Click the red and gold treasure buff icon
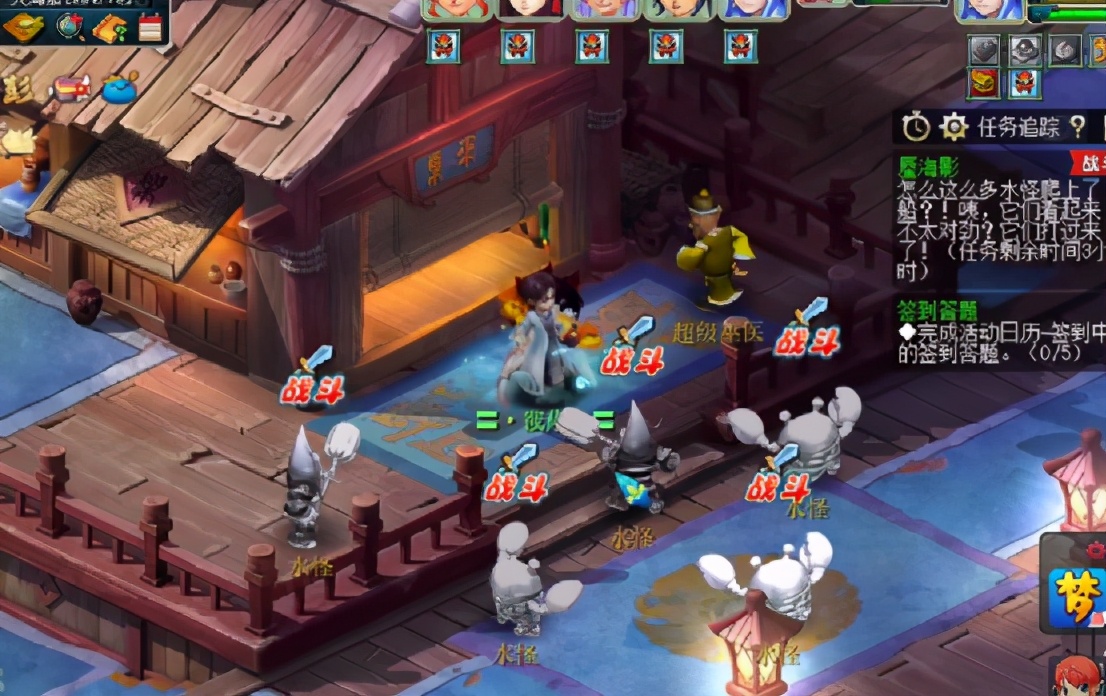This screenshot has height=696, width=1106. click(983, 83)
